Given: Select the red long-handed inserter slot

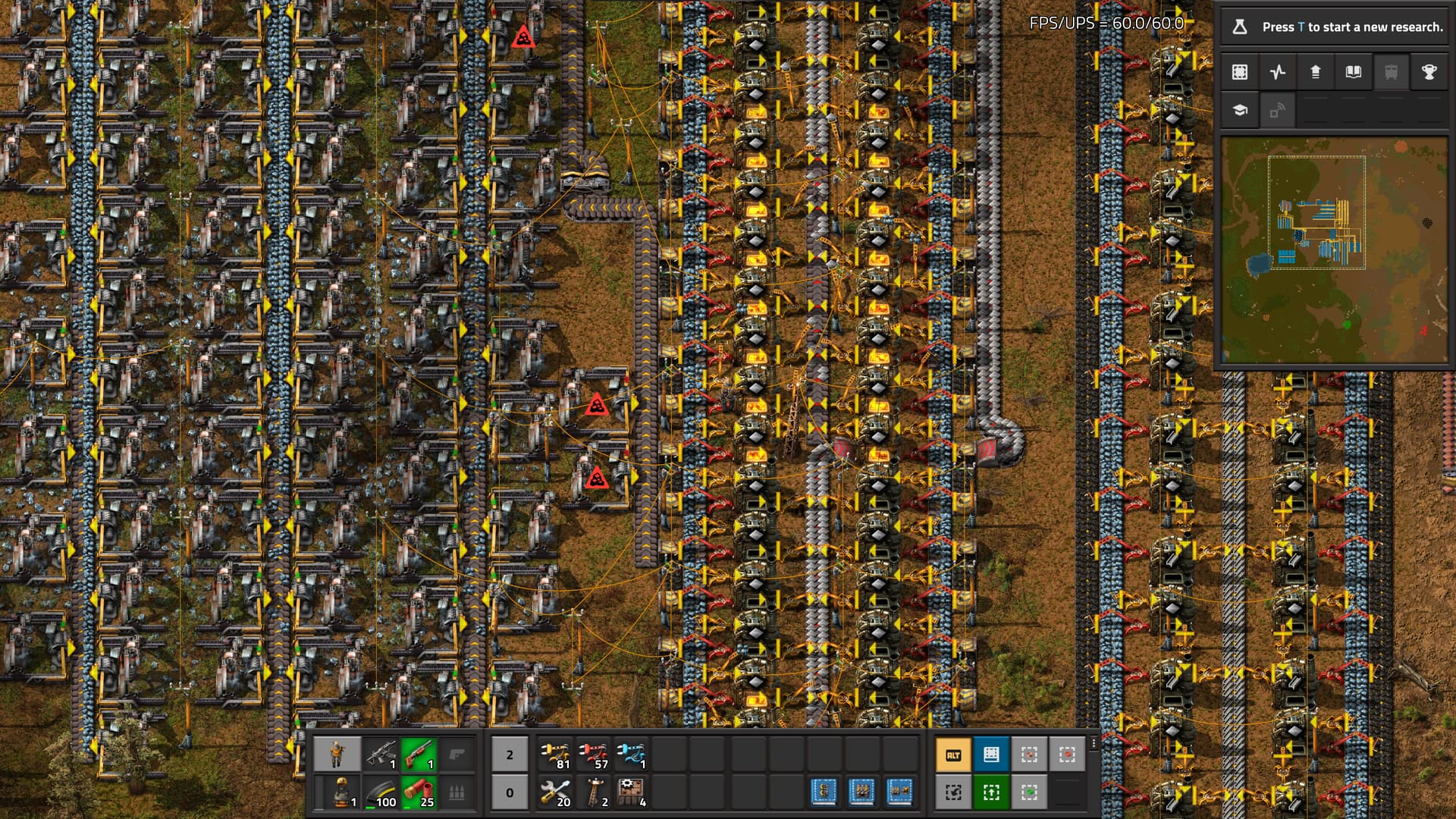Looking at the screenshot, I should coord(594,755).
